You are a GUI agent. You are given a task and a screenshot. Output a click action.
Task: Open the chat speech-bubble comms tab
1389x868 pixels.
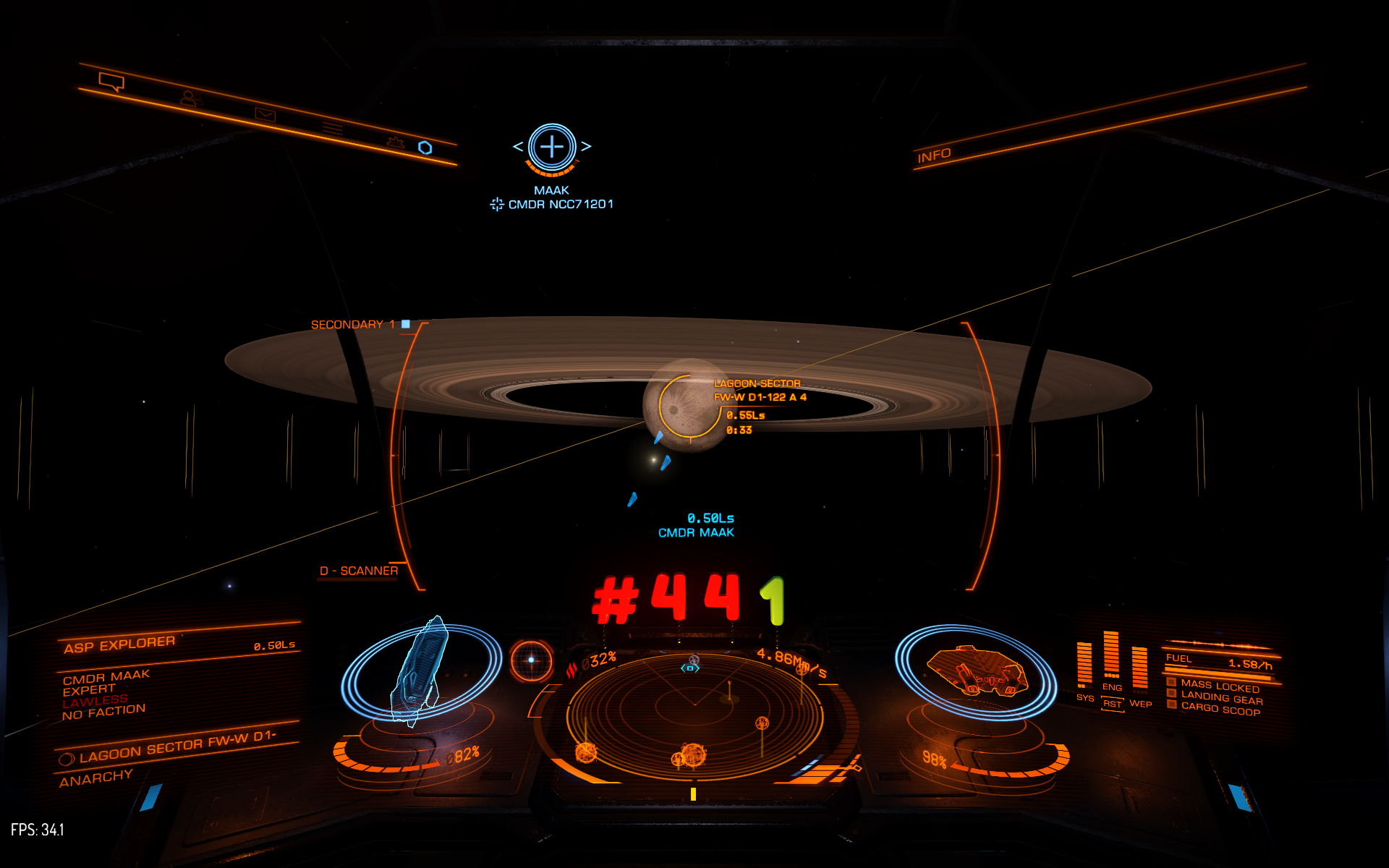pyautogui.click(x=111, y=82)
